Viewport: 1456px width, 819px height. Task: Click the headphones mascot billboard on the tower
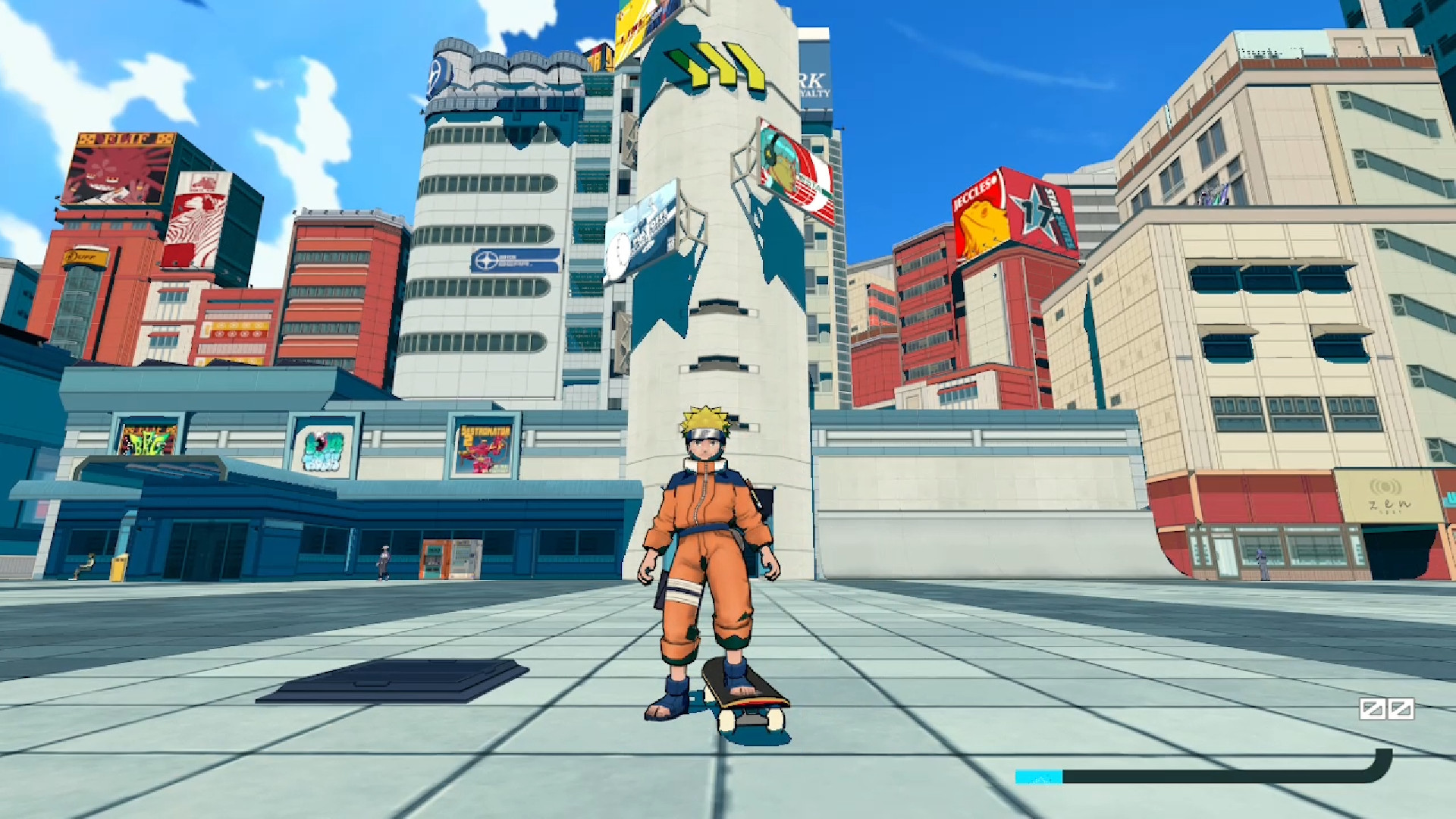[x=789, y=163]
